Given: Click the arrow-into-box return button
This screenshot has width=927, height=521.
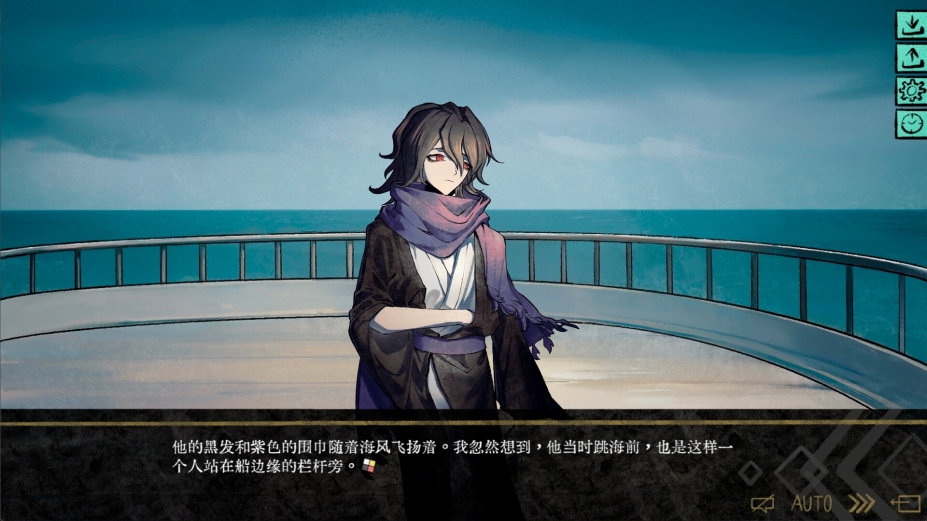Looking at the screenshot, I should click(x=905, y=503).
